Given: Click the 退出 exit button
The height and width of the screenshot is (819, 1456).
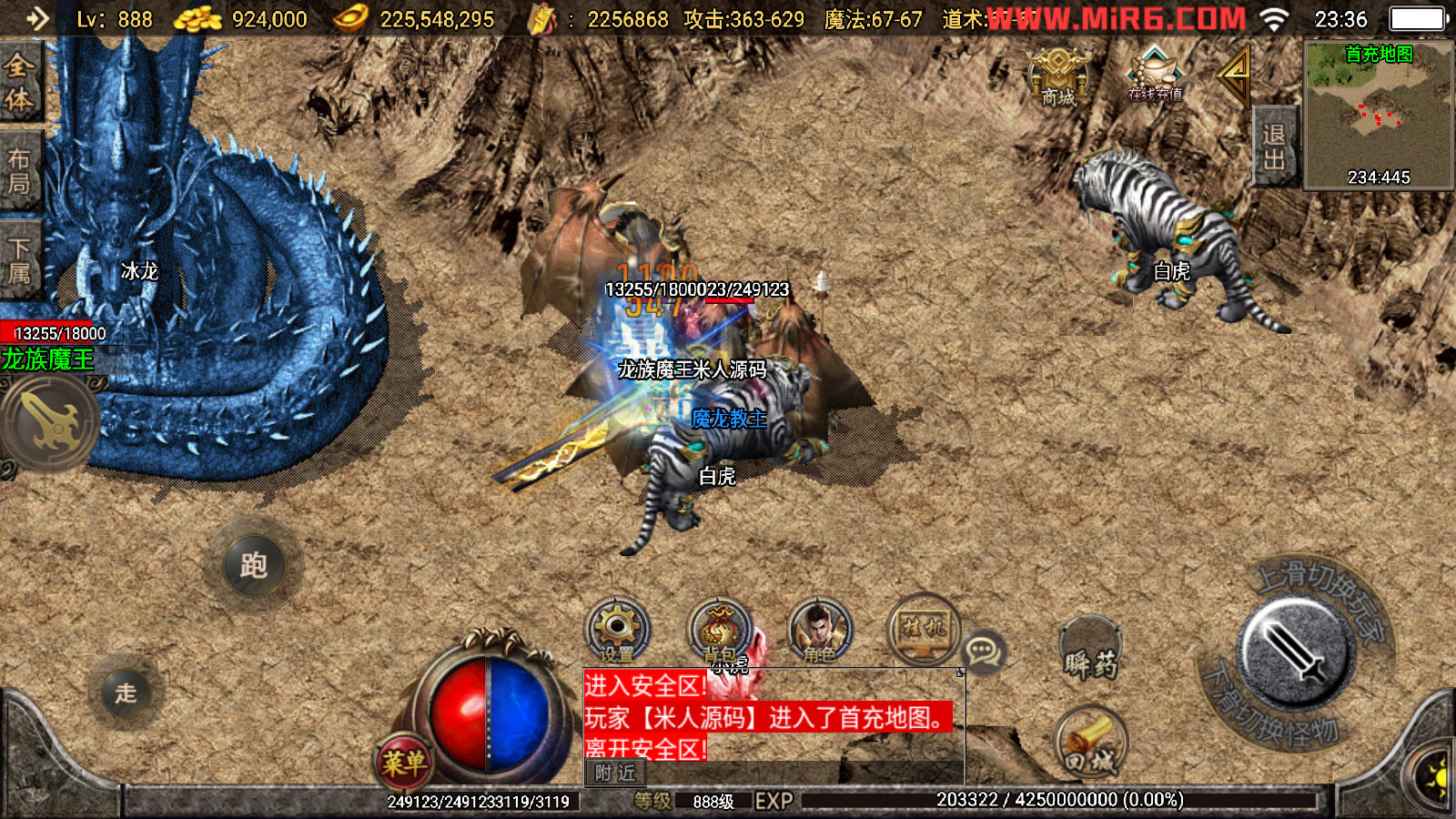Looking at the screenshot, I should (x=1274, y=147).
